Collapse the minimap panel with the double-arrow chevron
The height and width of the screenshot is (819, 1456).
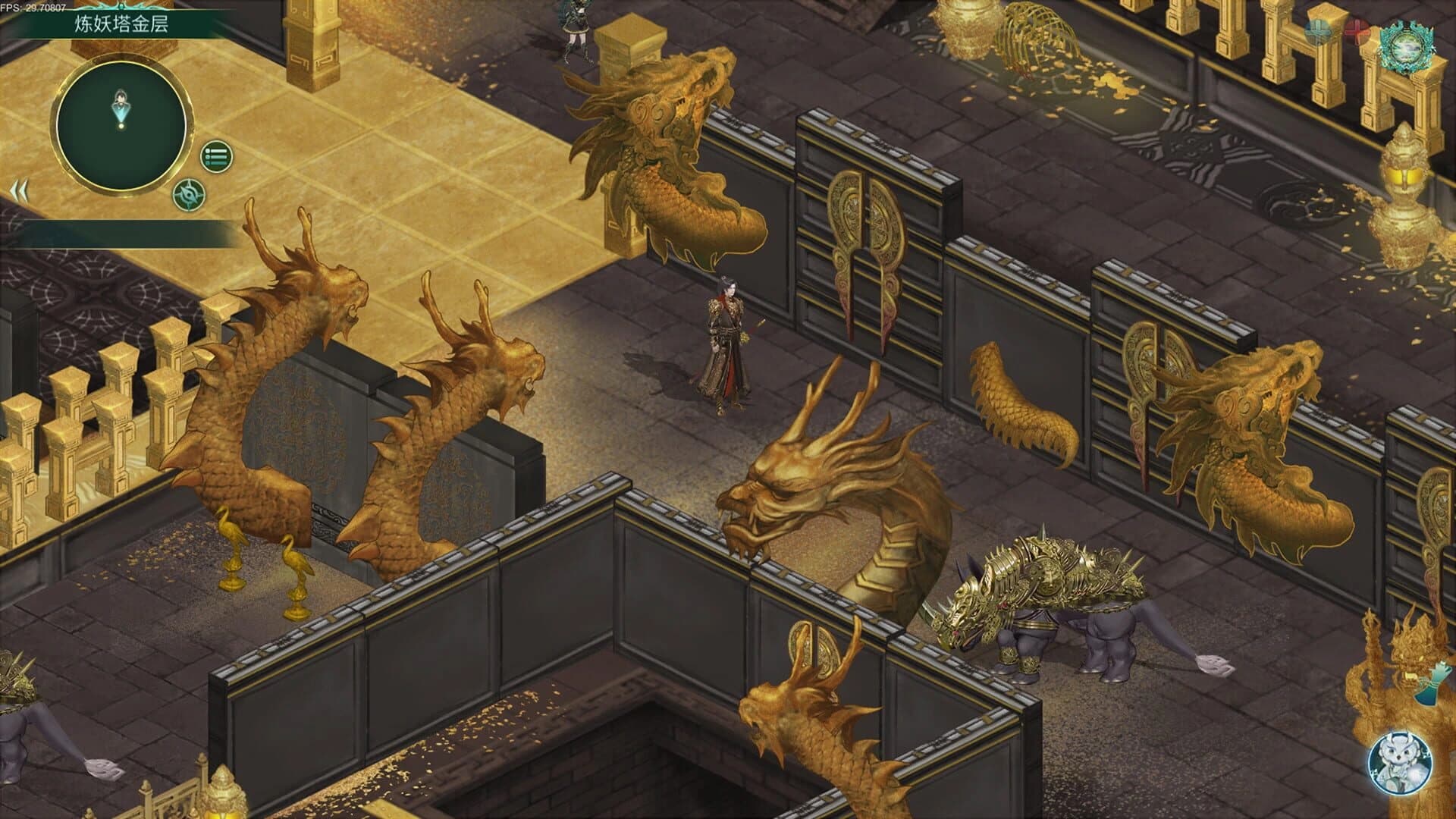tap(22, 190)
